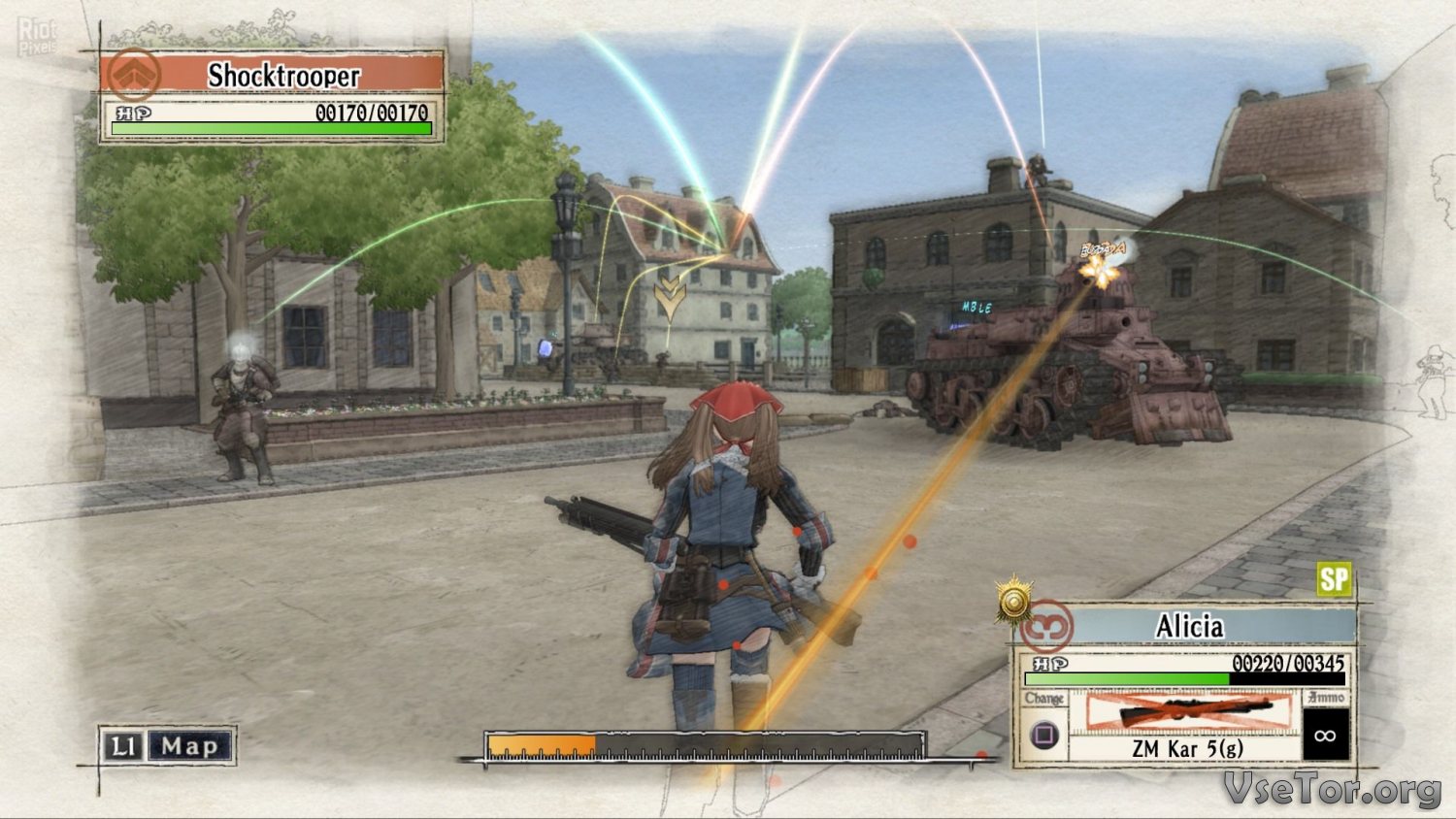Select the Shocktrooper target name banner

pos(283,75)
